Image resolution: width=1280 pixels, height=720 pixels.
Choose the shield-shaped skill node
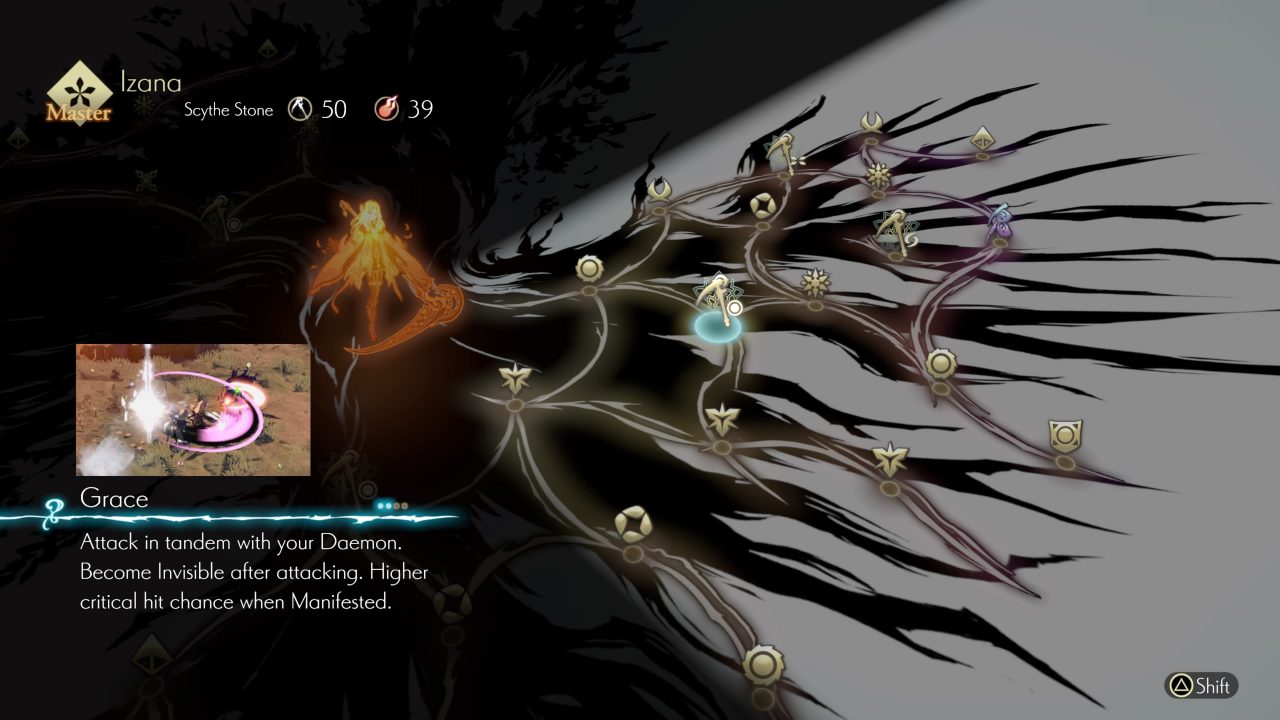coord(1065,436)
